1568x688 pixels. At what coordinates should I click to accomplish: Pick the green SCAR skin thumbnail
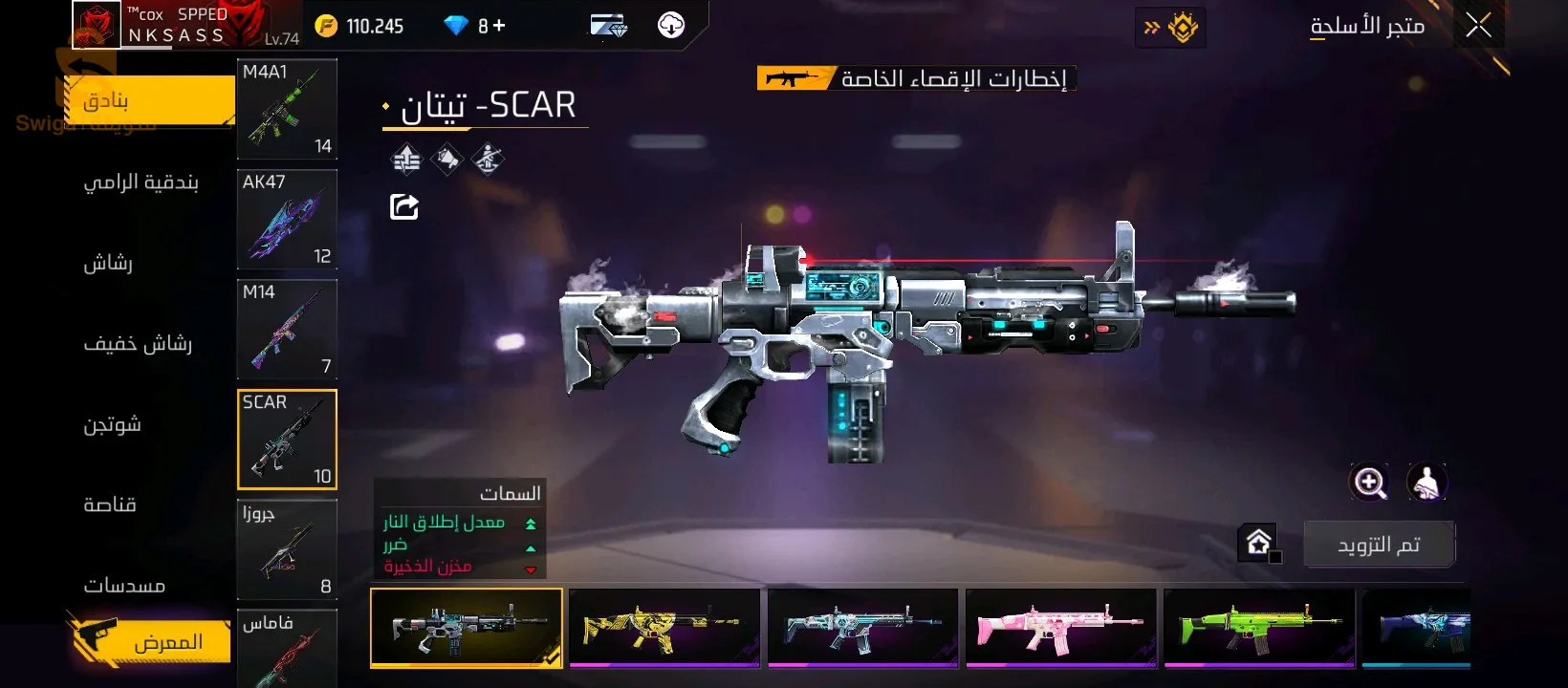click(x=1259, y=627)
